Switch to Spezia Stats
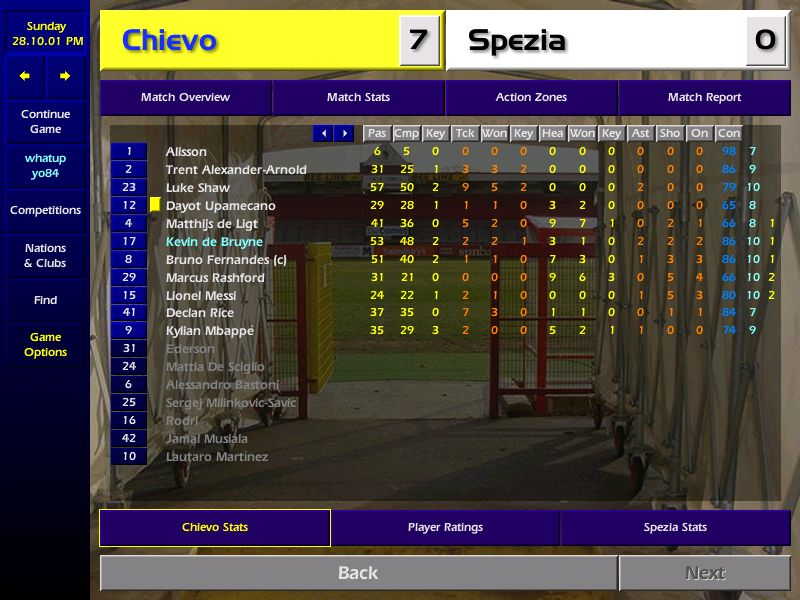The image size is (800, 600). coord(675,528)
